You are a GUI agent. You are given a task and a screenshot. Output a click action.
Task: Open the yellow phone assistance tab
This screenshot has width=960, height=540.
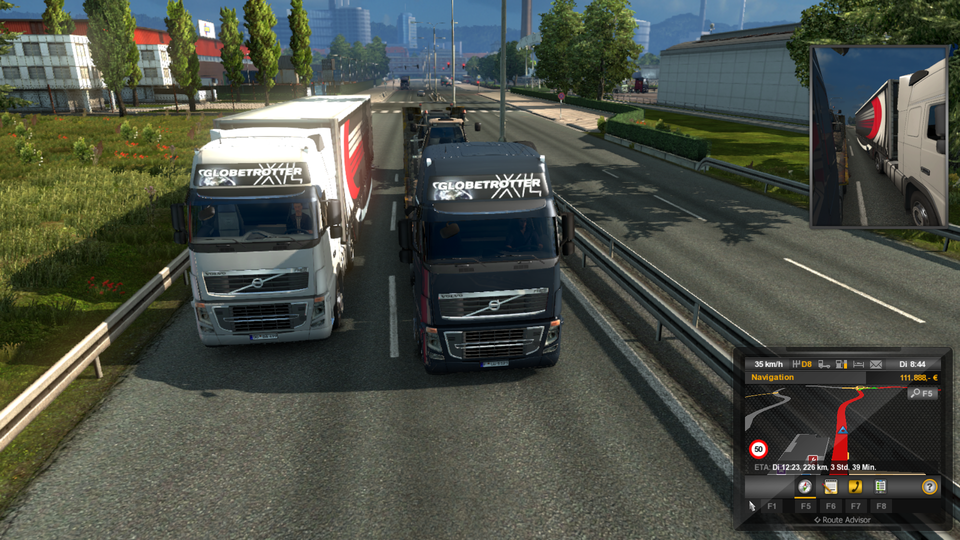pos(855,487)
